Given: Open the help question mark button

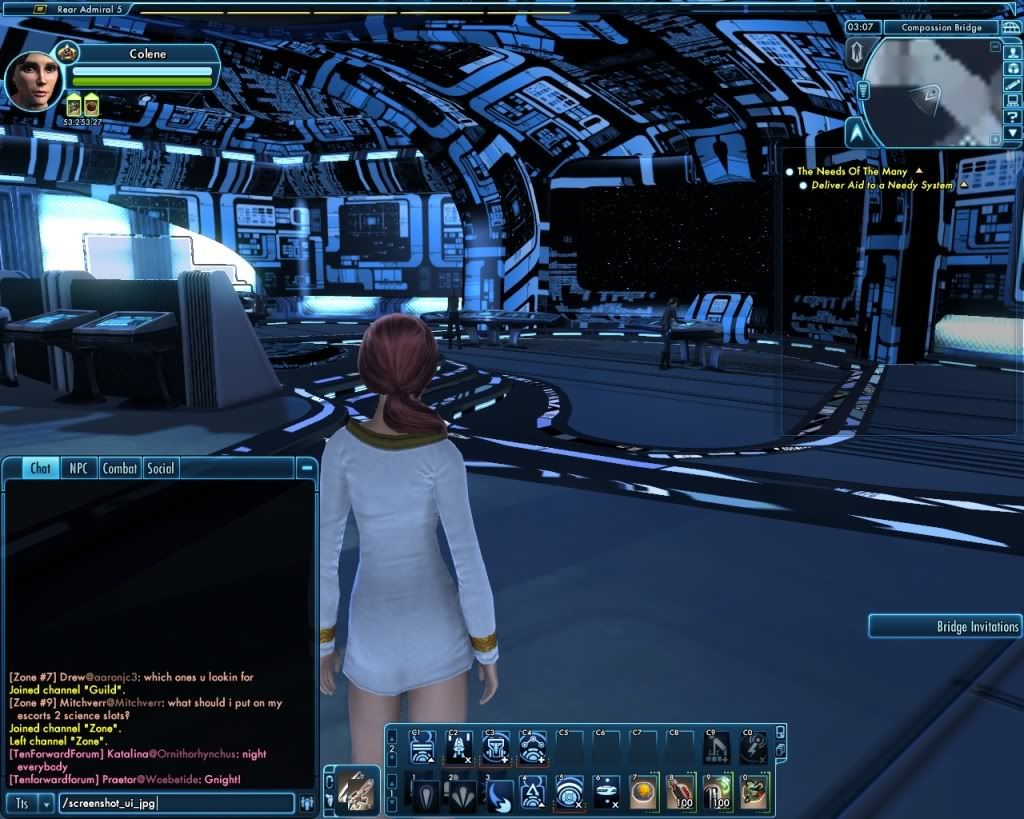Looking at the screenshot, I should coord(1013,116).
